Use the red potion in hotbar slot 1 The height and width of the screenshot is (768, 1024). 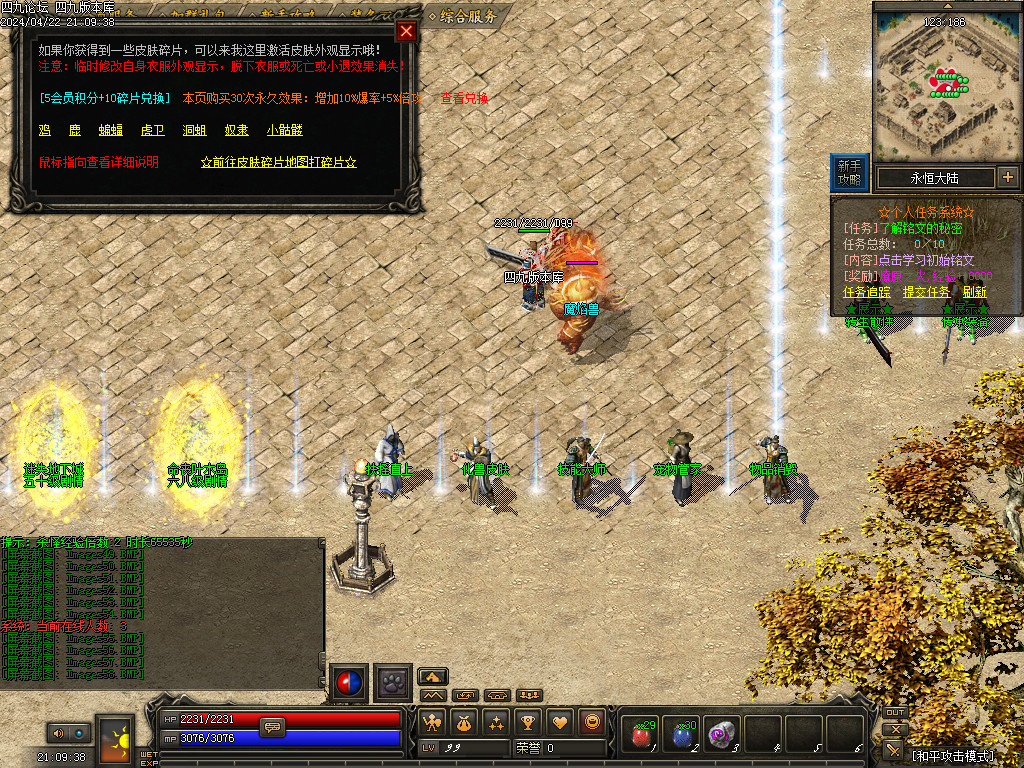coord(640,735)
